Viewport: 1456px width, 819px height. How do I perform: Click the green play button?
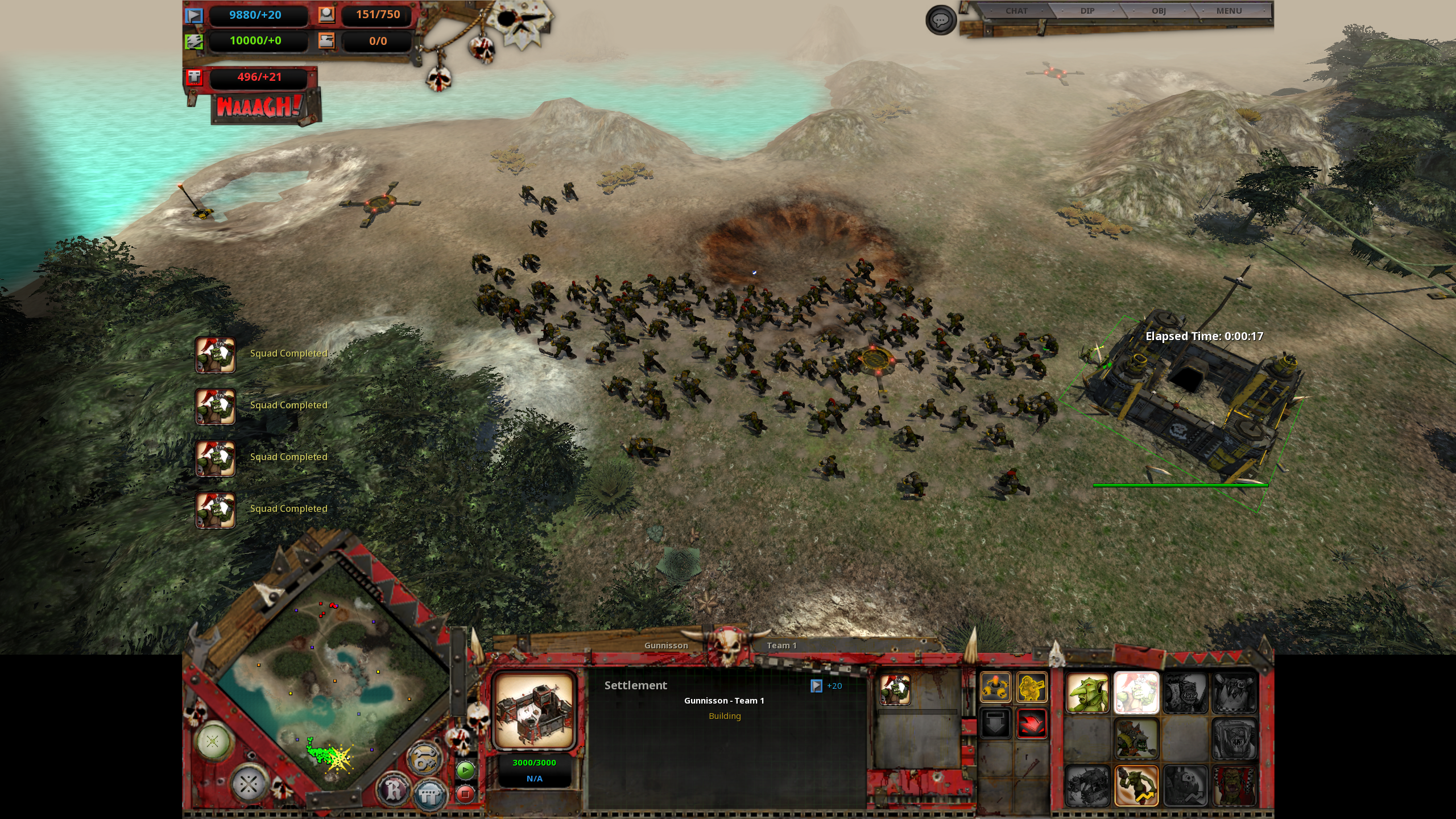point(465,771)
